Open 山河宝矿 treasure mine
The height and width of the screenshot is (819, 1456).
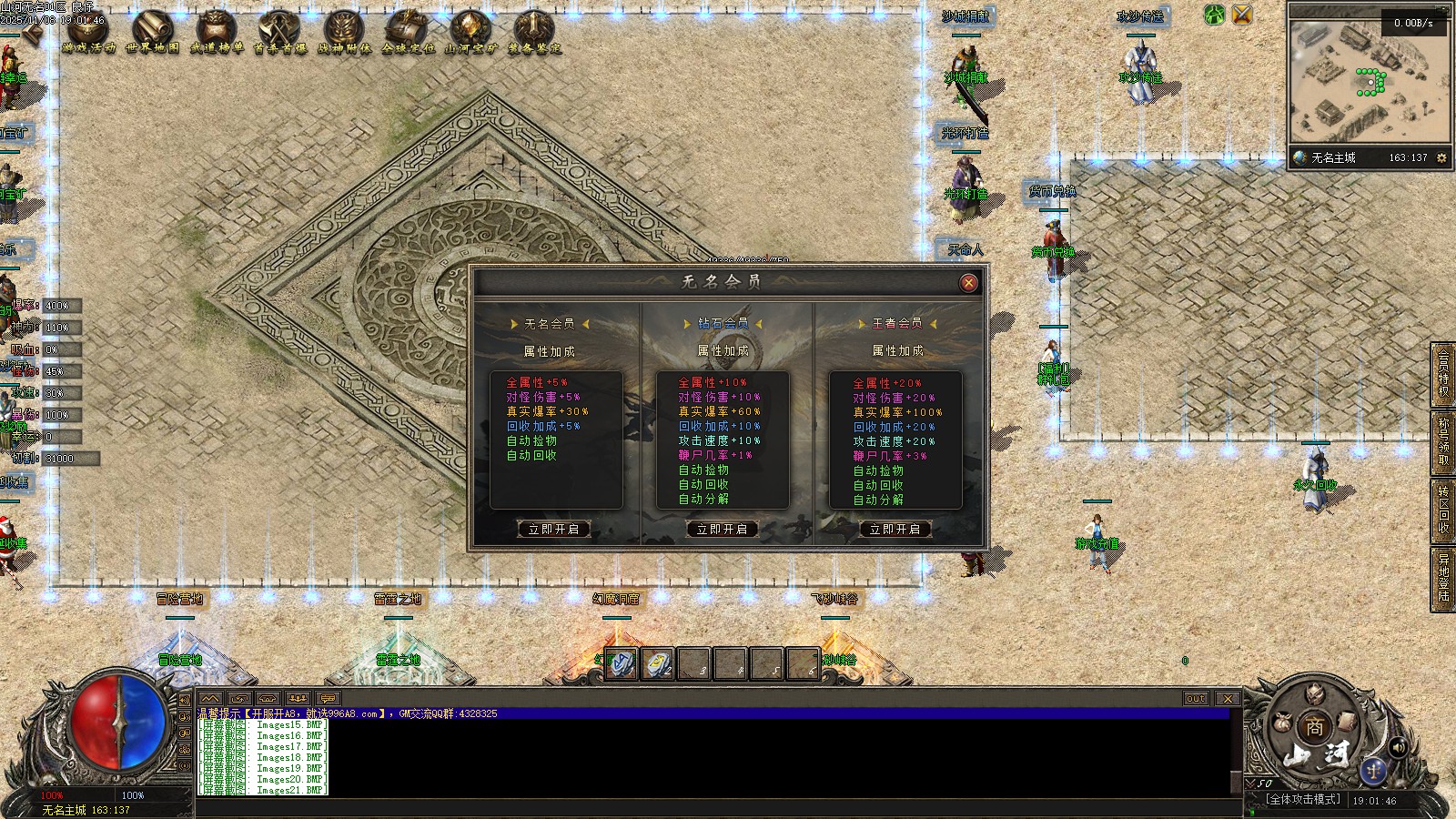[471, 32]
